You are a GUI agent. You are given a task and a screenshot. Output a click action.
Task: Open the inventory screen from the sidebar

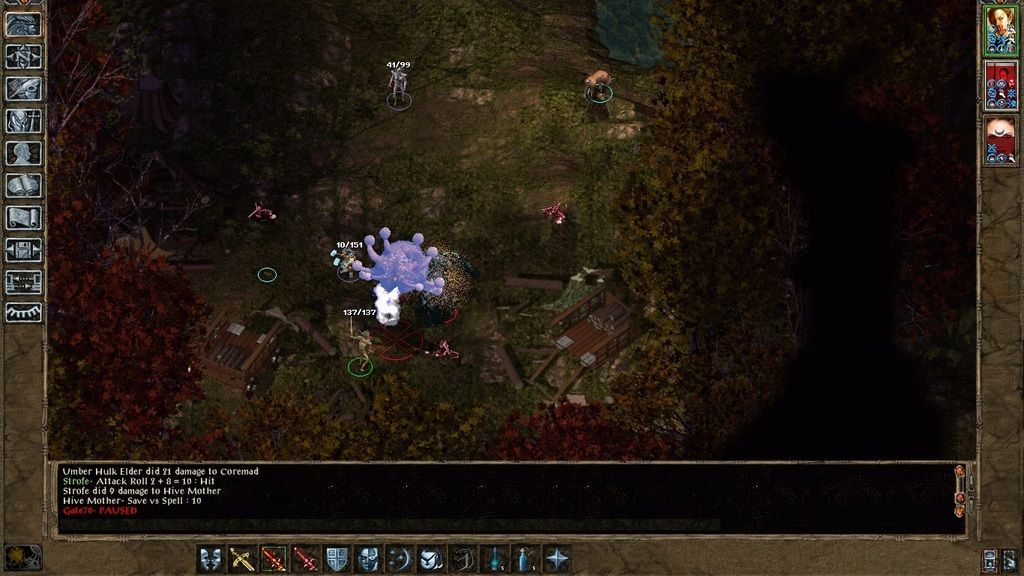23,121
